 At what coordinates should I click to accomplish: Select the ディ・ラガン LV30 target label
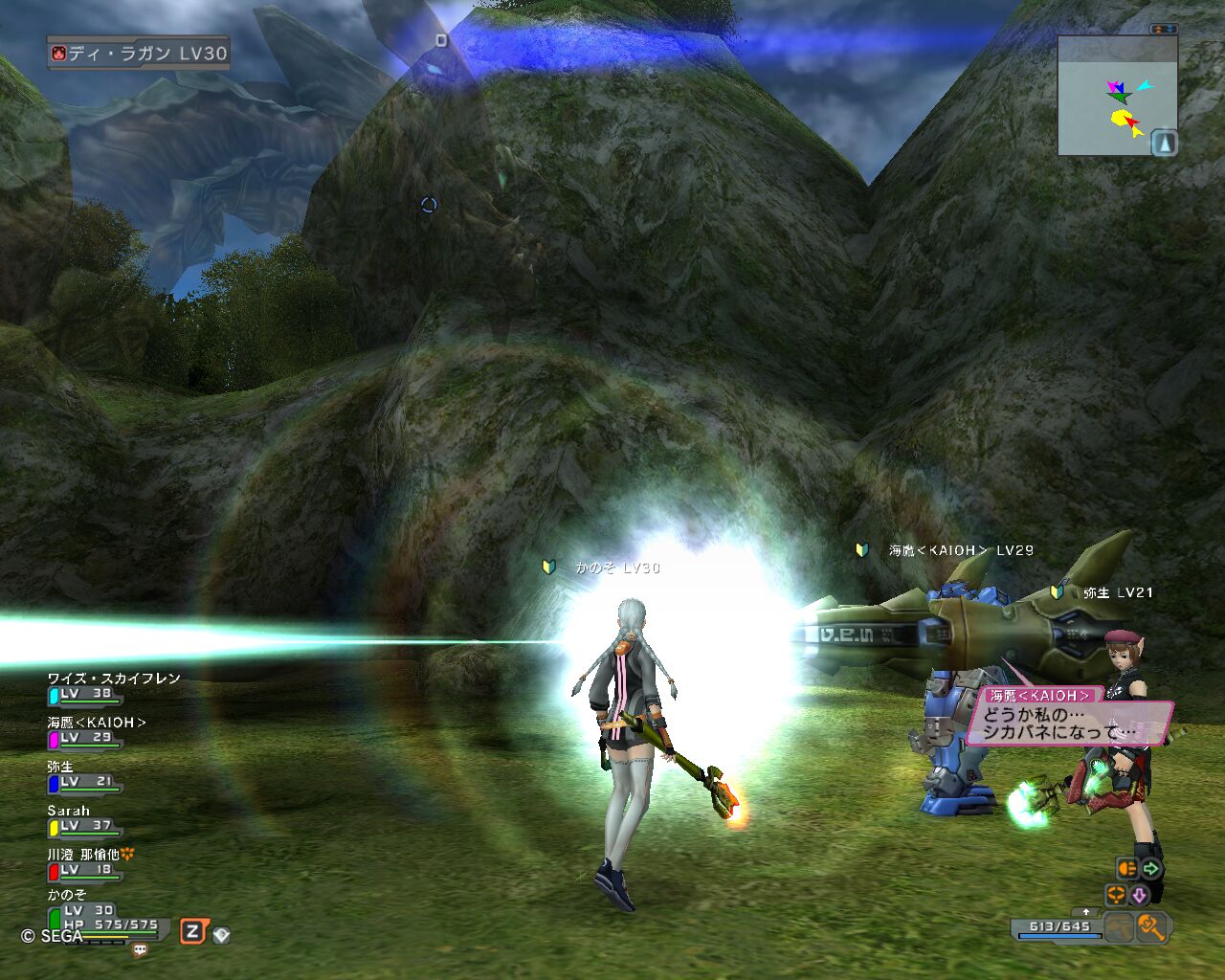139,54
